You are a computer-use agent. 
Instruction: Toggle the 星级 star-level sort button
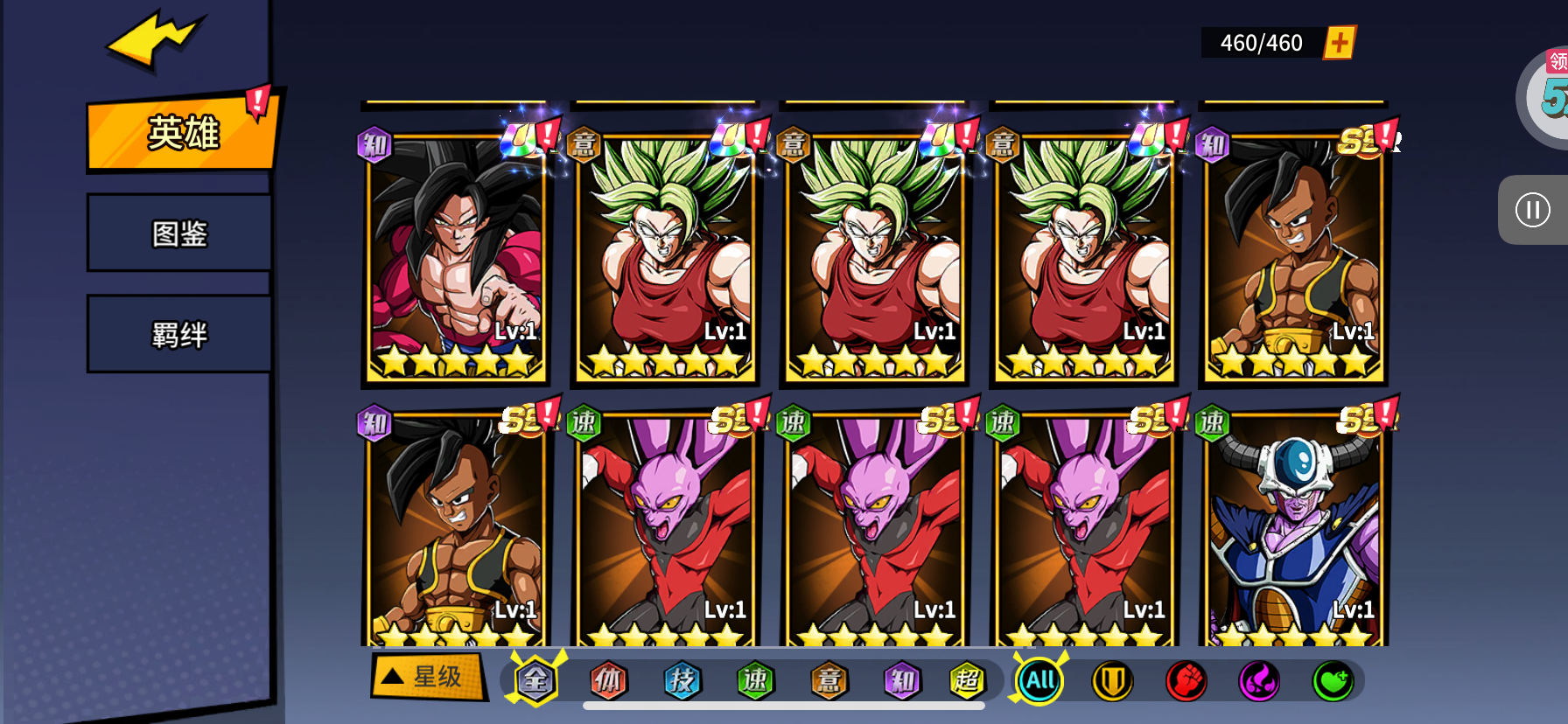coord(429,677)
